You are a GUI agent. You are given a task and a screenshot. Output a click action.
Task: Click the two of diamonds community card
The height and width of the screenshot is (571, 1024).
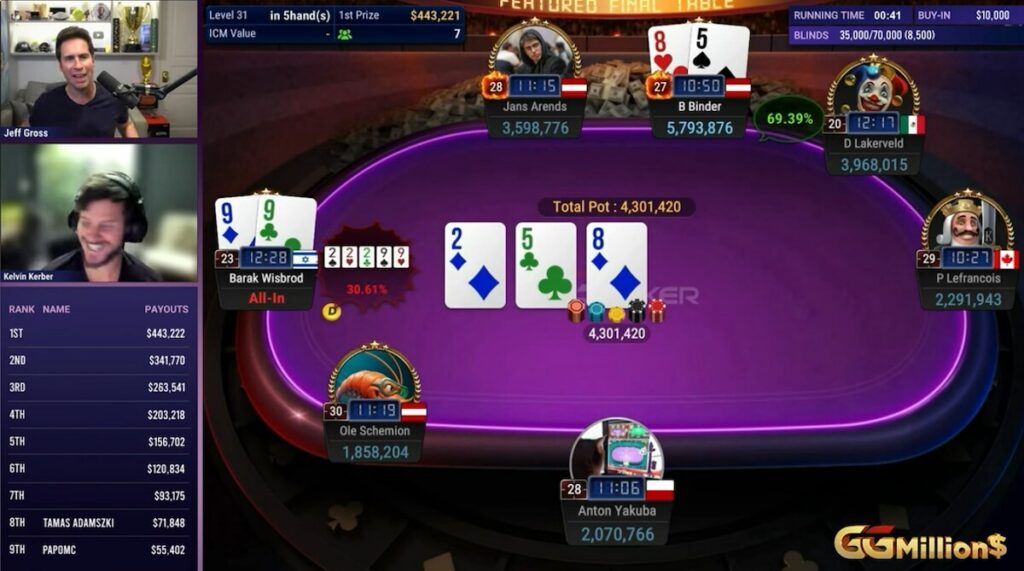coord(475,265)
